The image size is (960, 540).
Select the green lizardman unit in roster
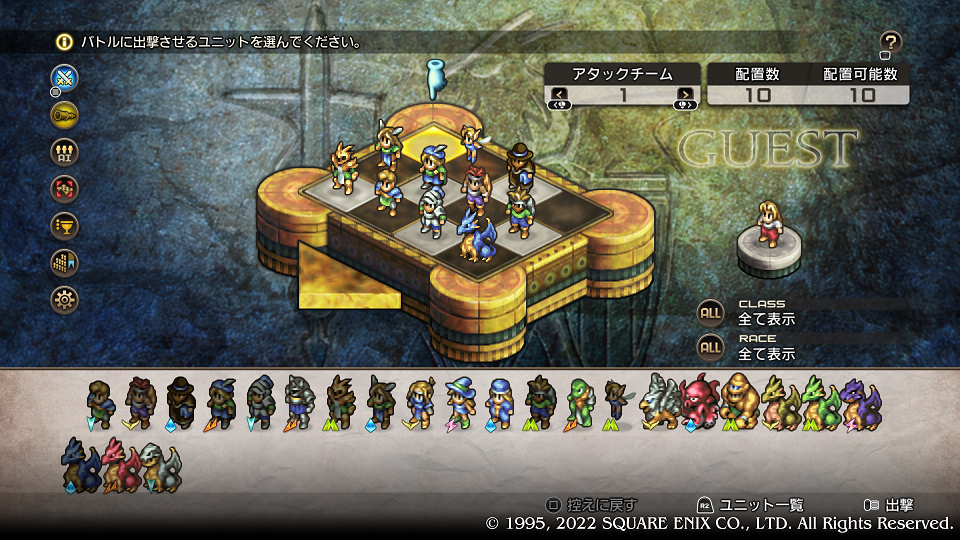coord(580,402)
